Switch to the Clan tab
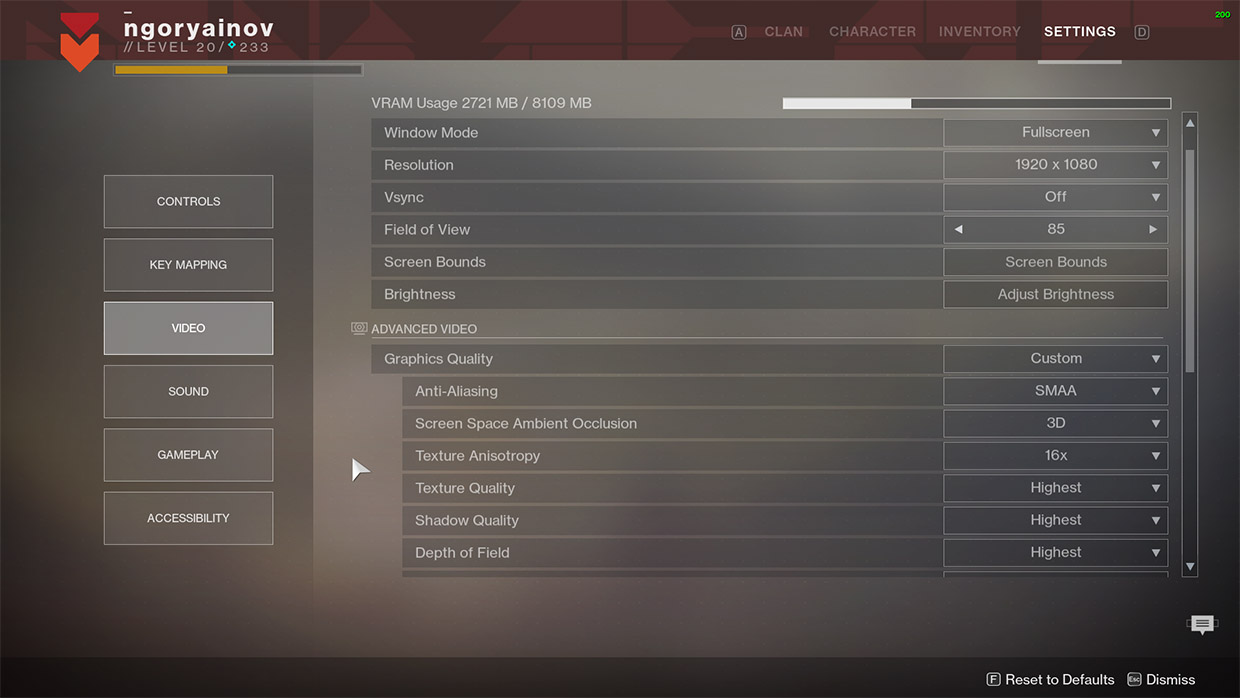The height and width of the screenshot is (698, 1240). [x=783, y=32]
